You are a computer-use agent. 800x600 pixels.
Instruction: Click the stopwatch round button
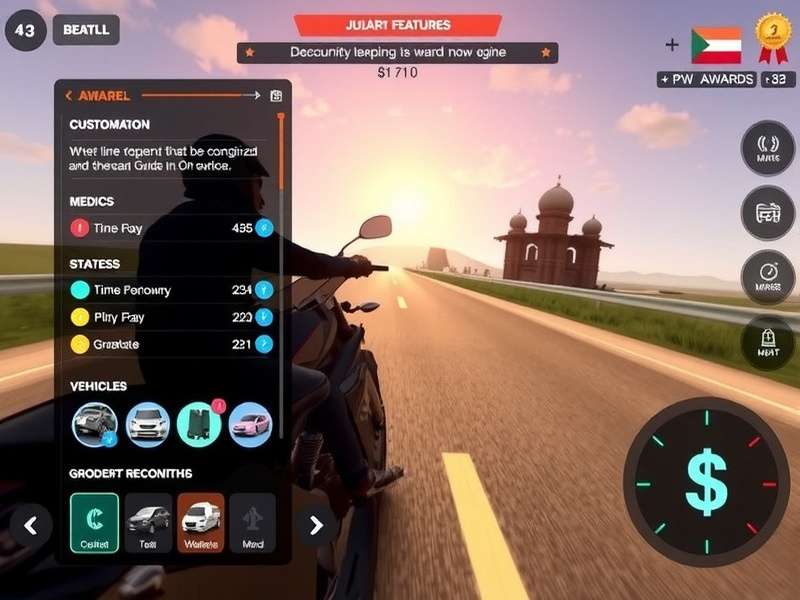767,277
